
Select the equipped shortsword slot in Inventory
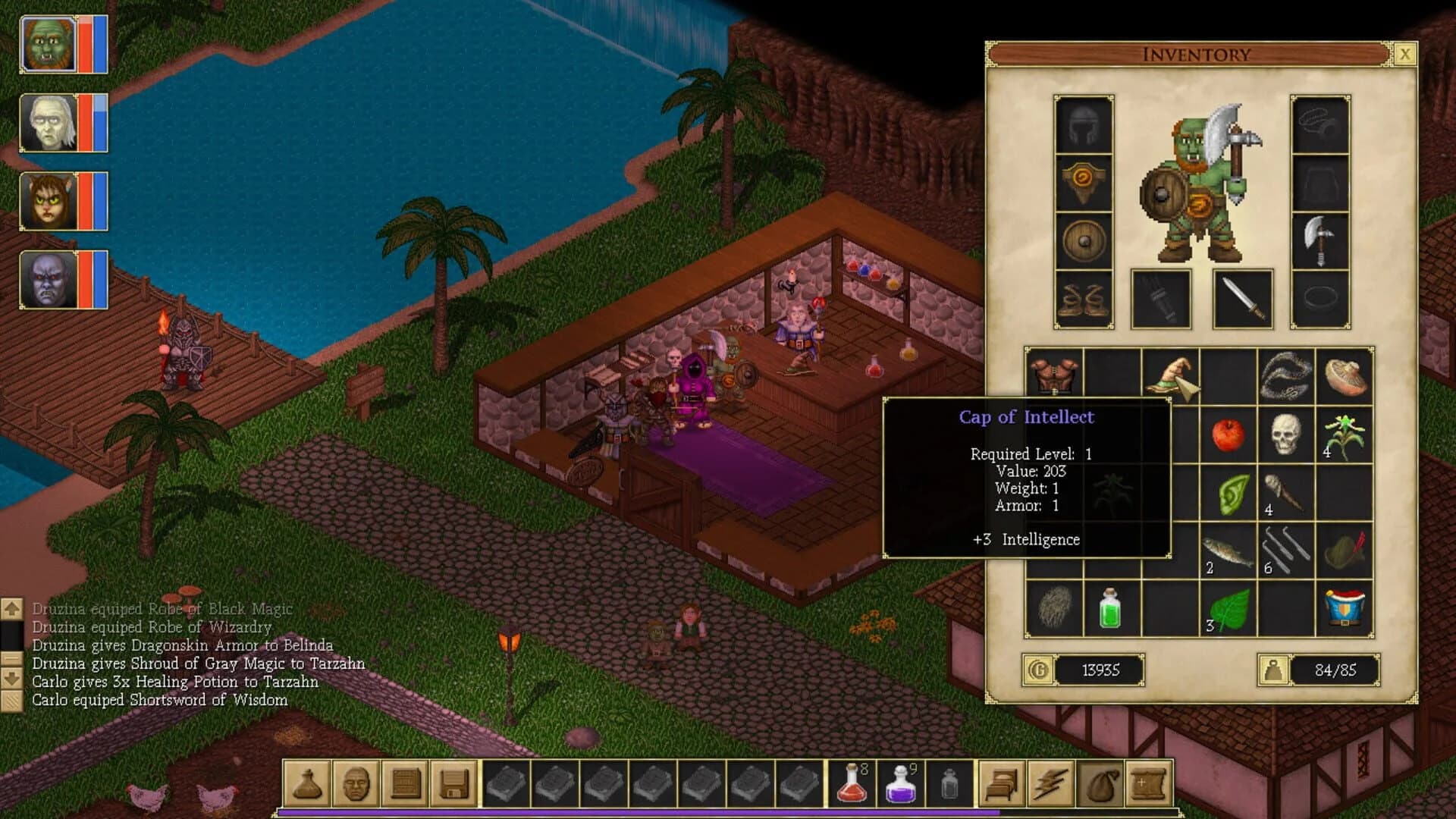click(x=1243, y=298)
